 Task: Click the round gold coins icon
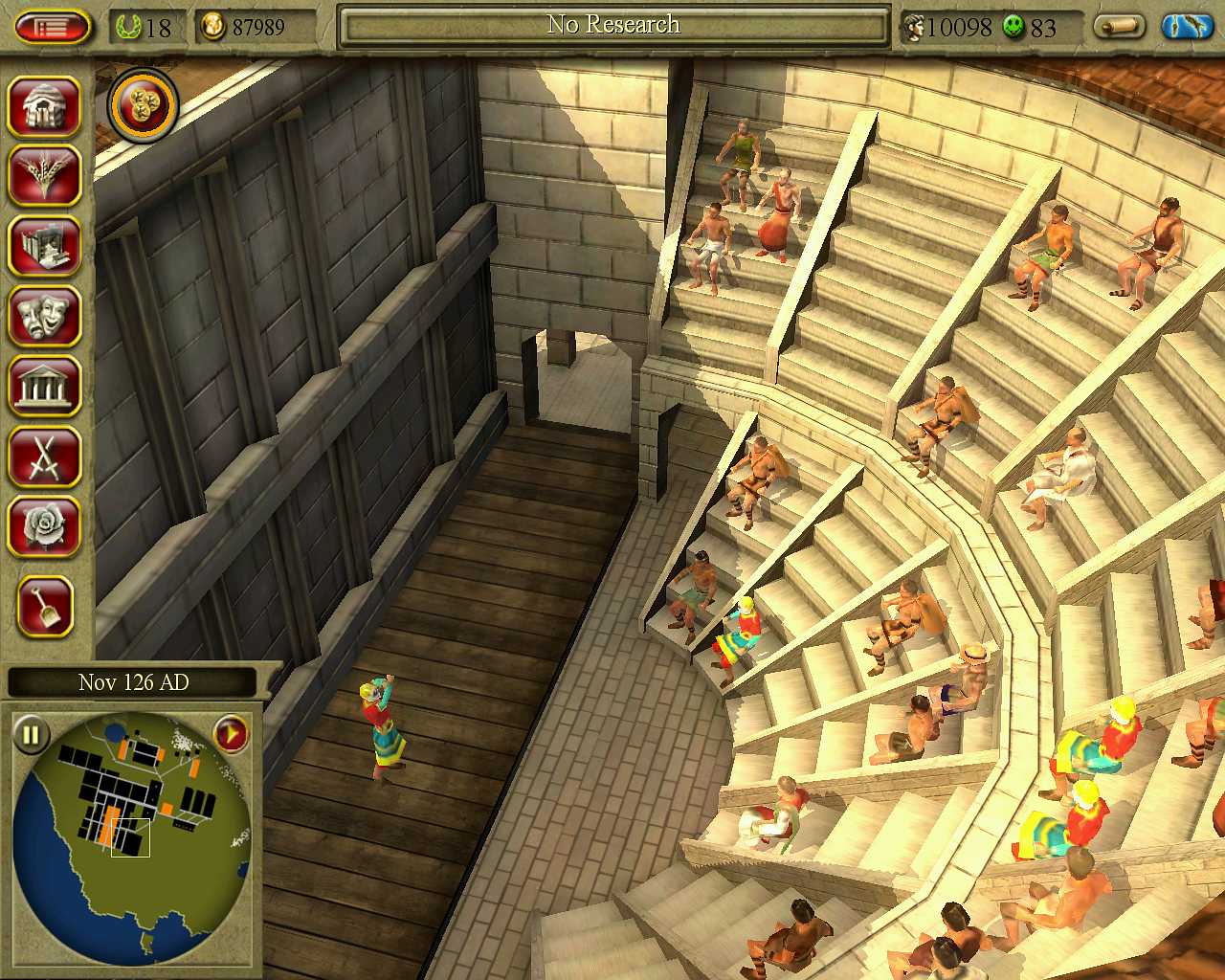point(144,104)
